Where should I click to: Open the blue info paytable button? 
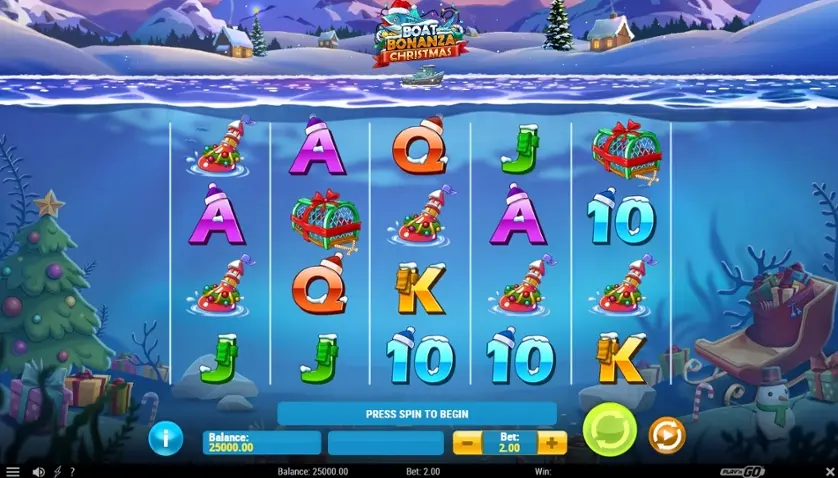click(x=165, y=438)
